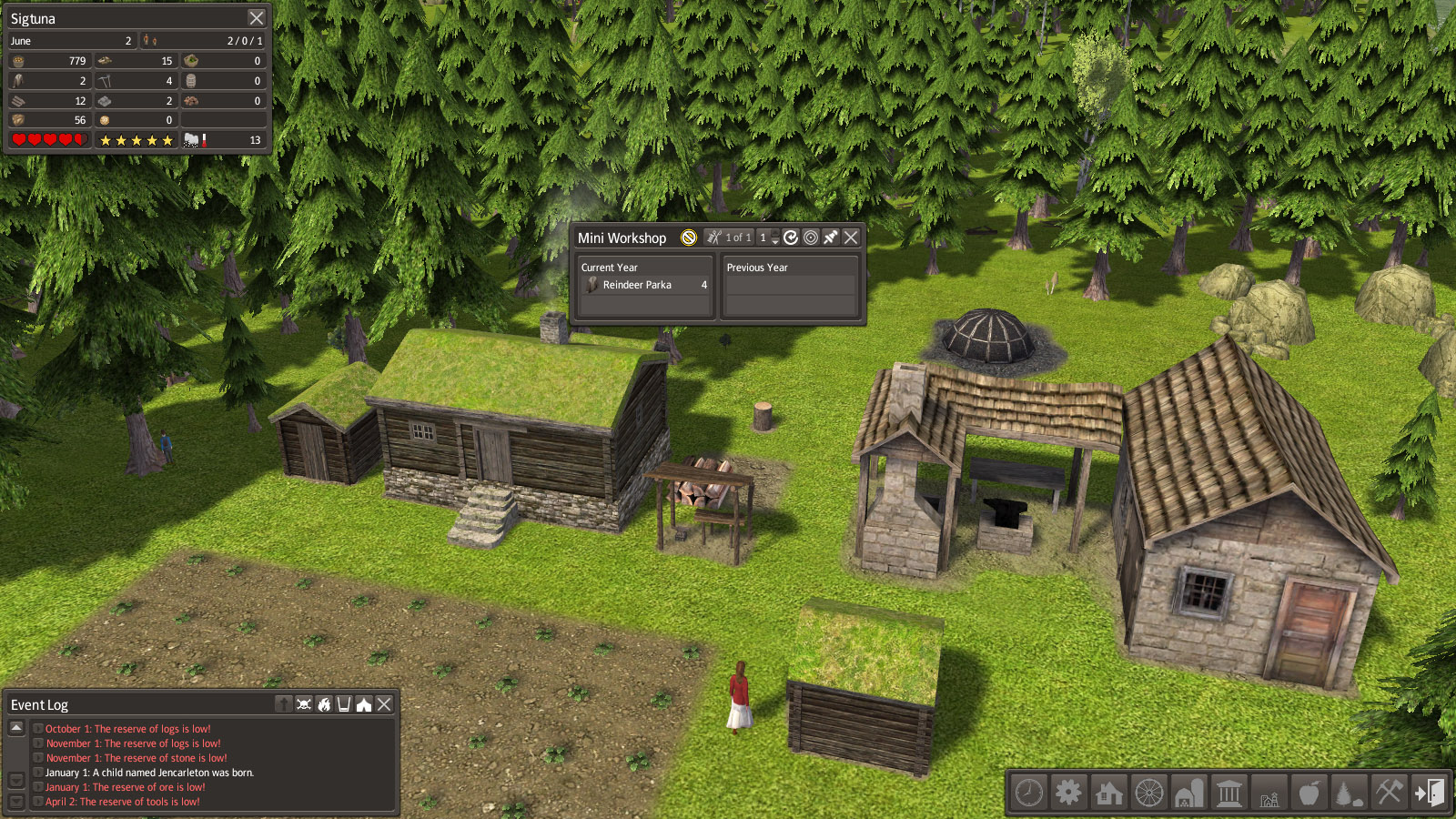
Task: Open the gear tools and reports menu
Action: click(x=1068, y=793)
